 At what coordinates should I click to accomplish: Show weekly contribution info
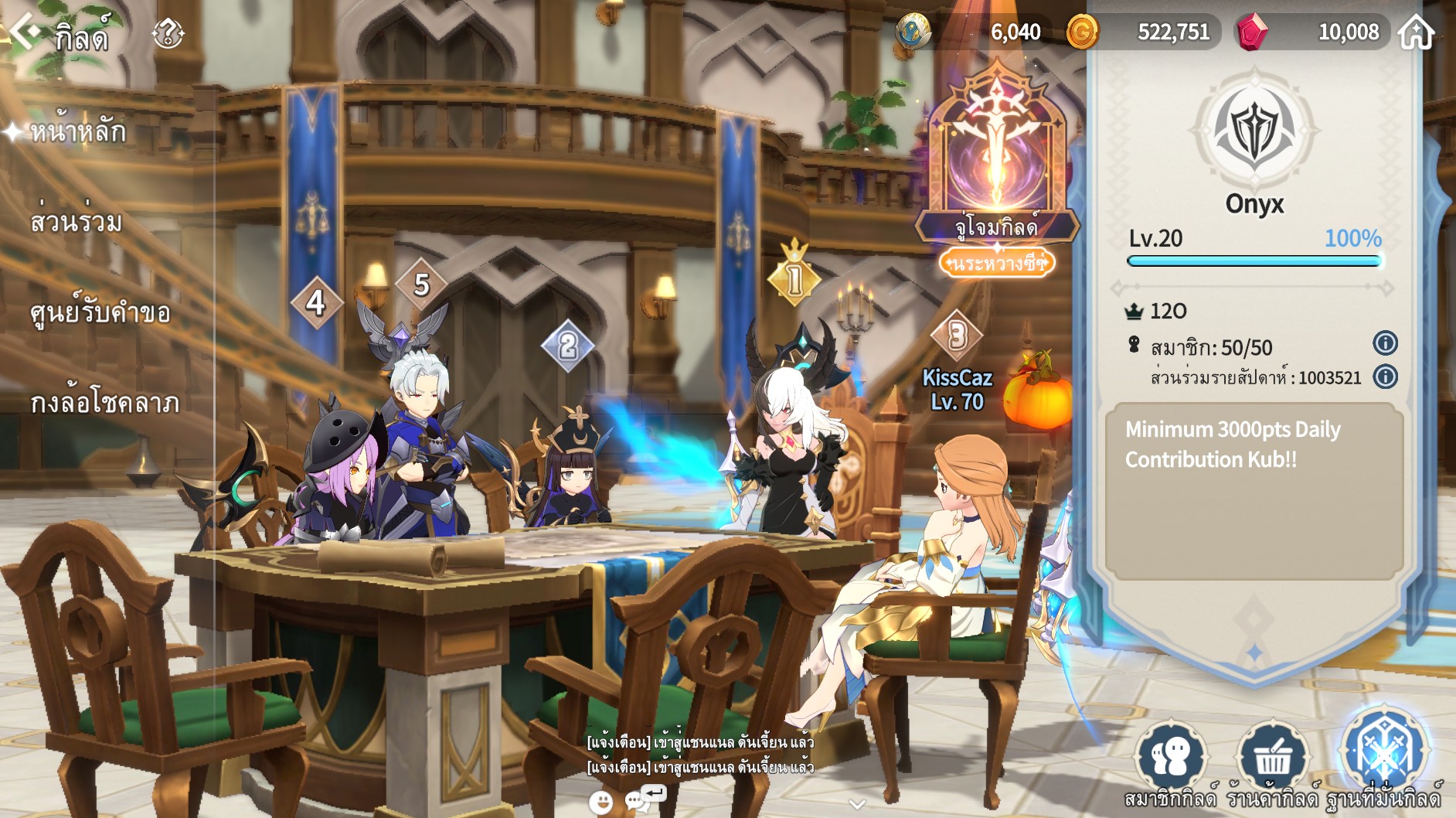[1385, 377]
